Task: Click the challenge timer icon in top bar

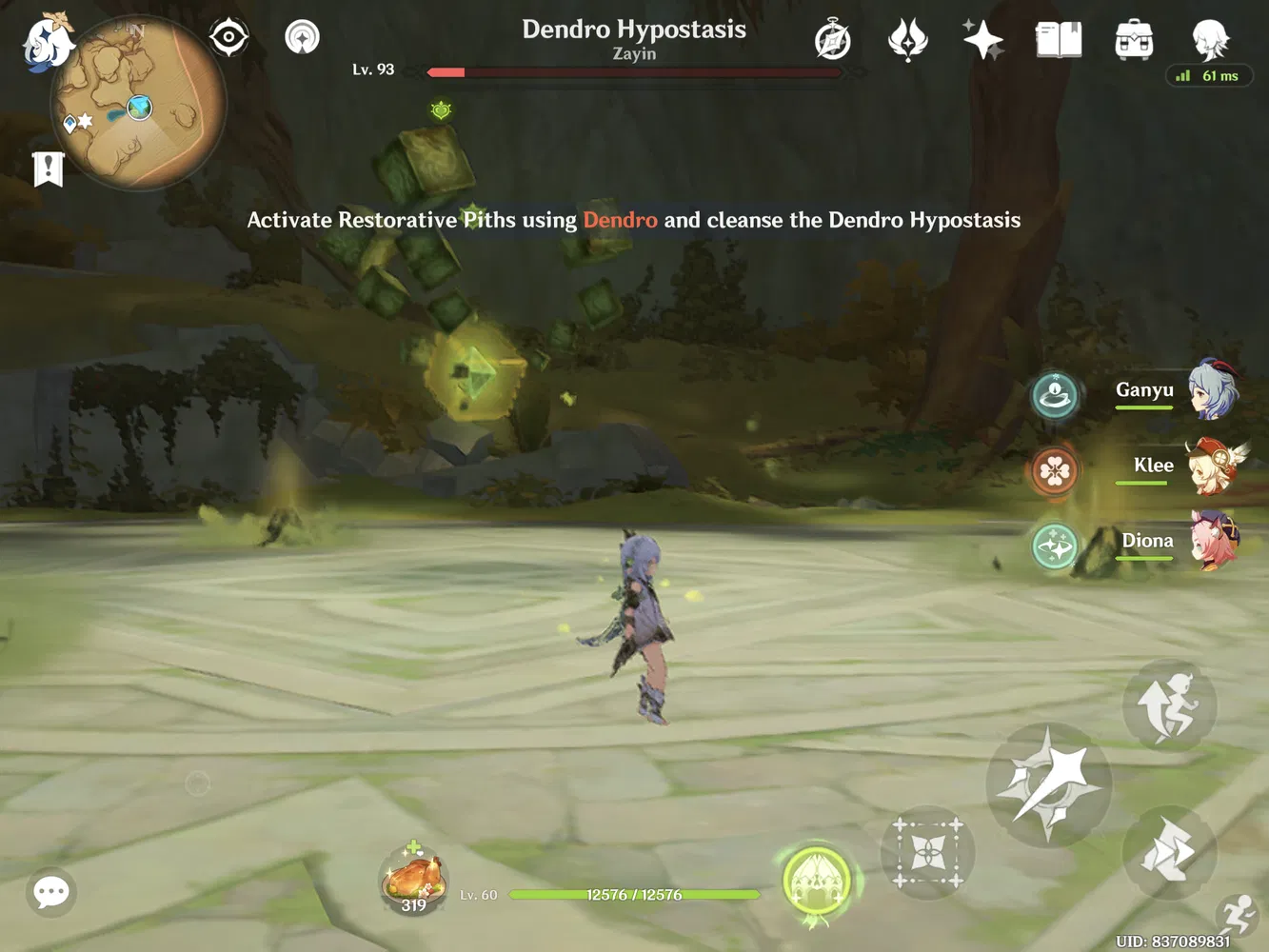Action: tap(832, 38)
